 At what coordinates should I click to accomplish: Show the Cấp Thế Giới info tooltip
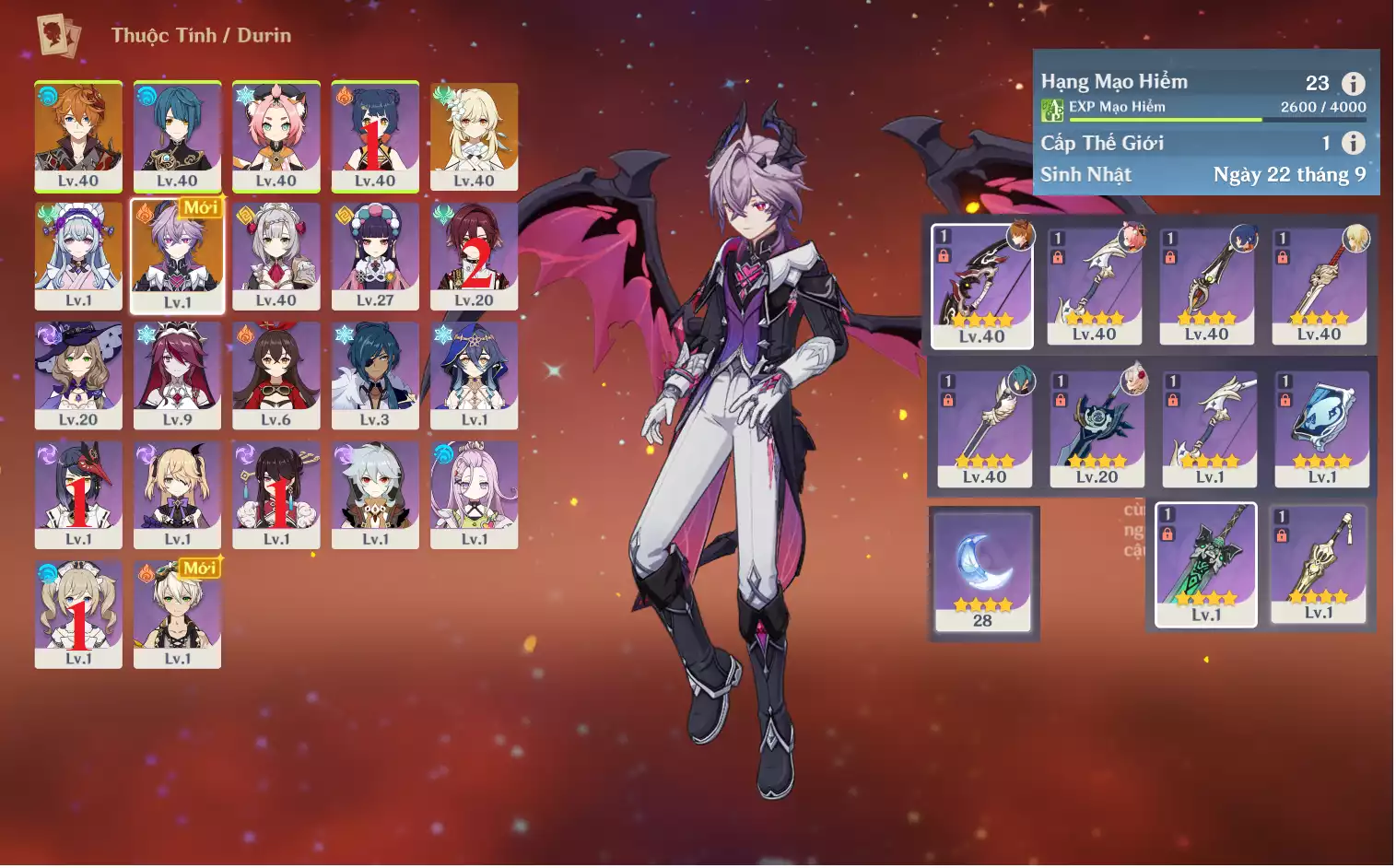(1353, 143)
